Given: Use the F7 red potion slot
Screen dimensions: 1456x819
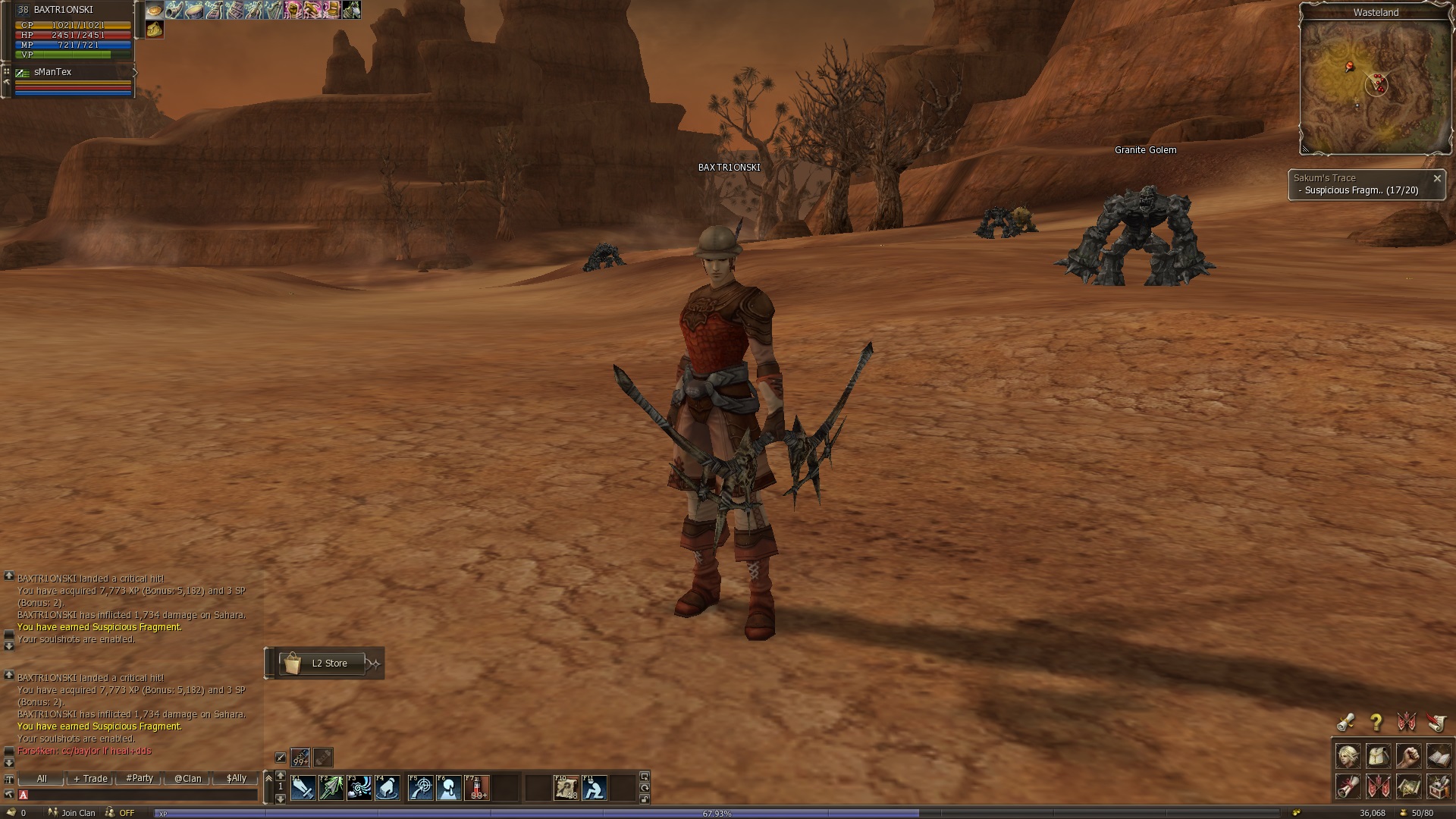Looking at the screenshot, I should [477, 789].
